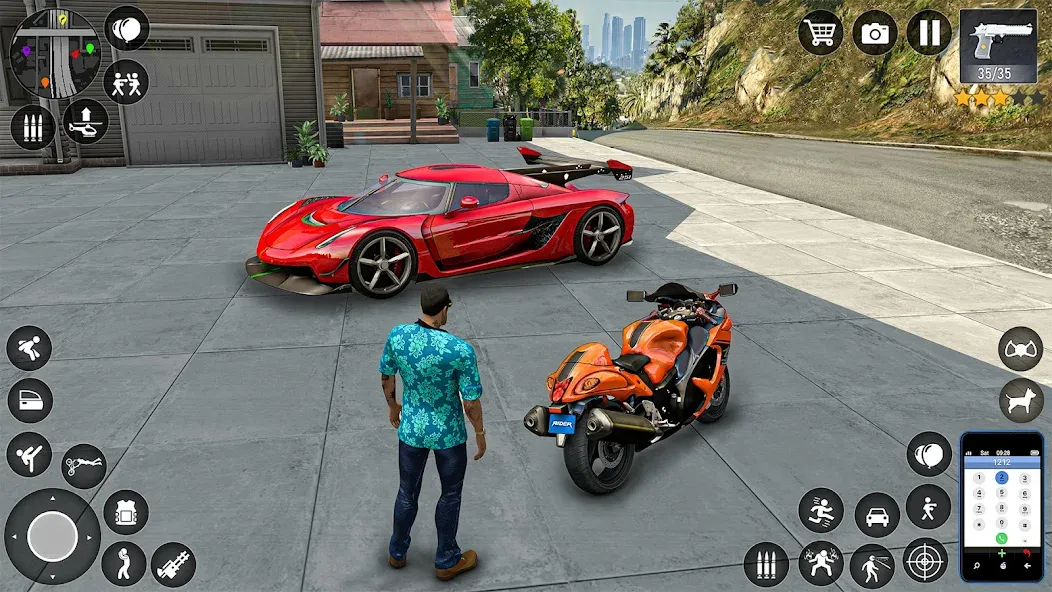Aim with the crosshair target button

(925, 560)
